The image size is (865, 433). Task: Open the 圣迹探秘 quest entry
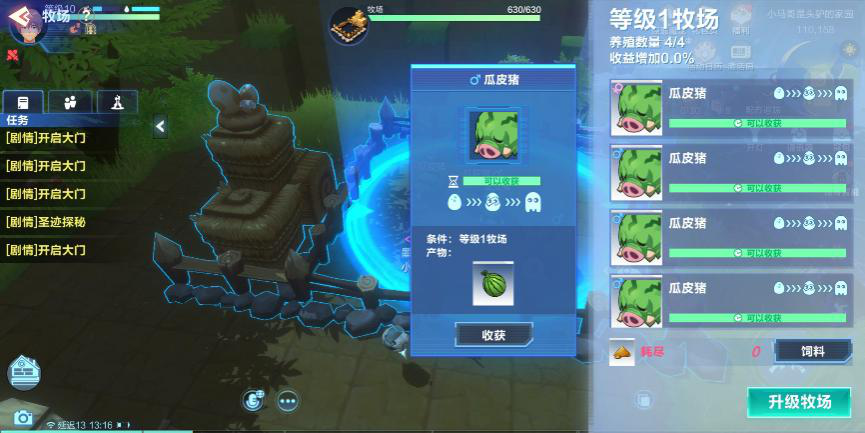[x=46, y=222]
